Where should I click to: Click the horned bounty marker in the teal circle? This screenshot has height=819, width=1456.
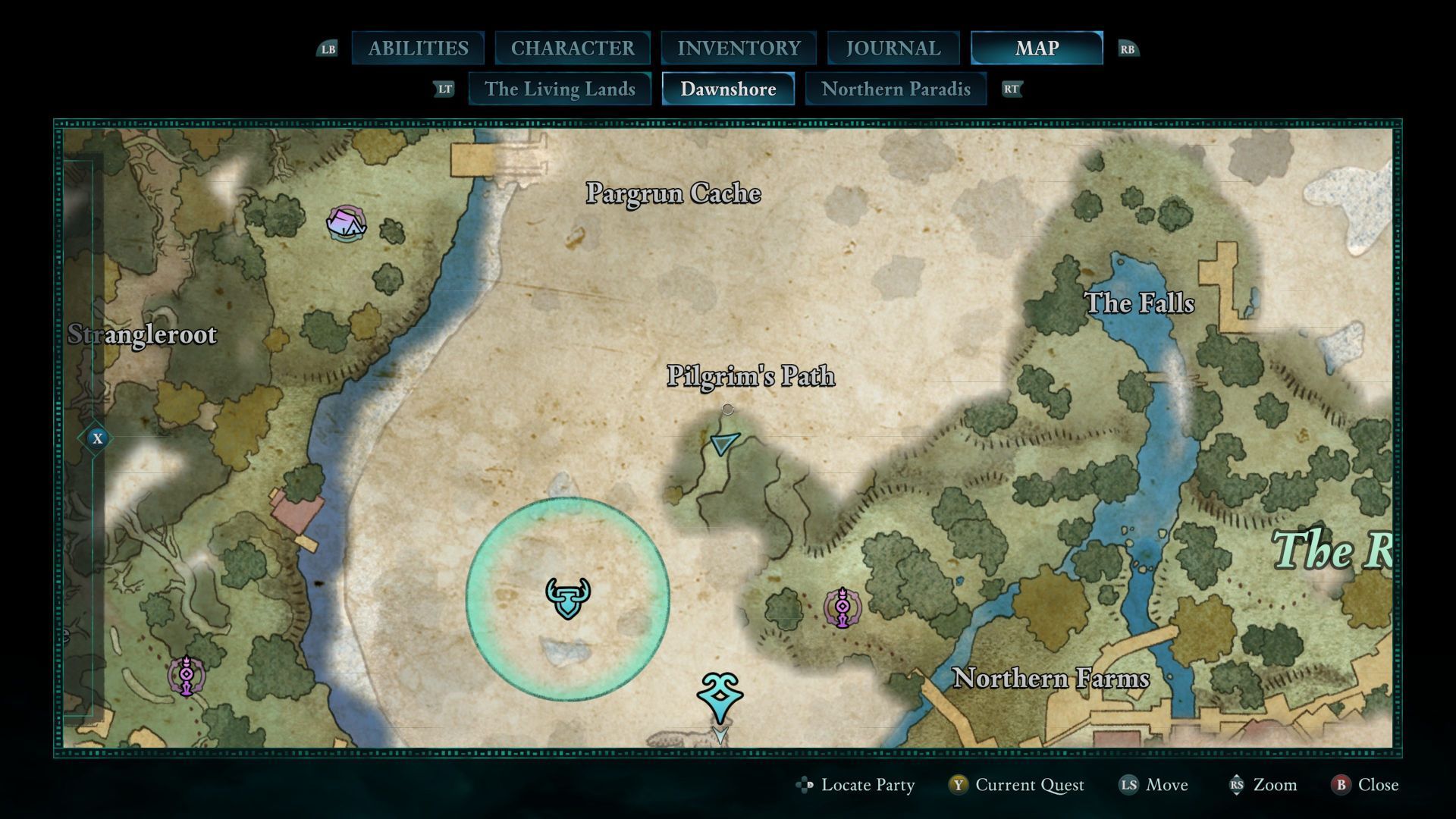click(x=568, y=598)
